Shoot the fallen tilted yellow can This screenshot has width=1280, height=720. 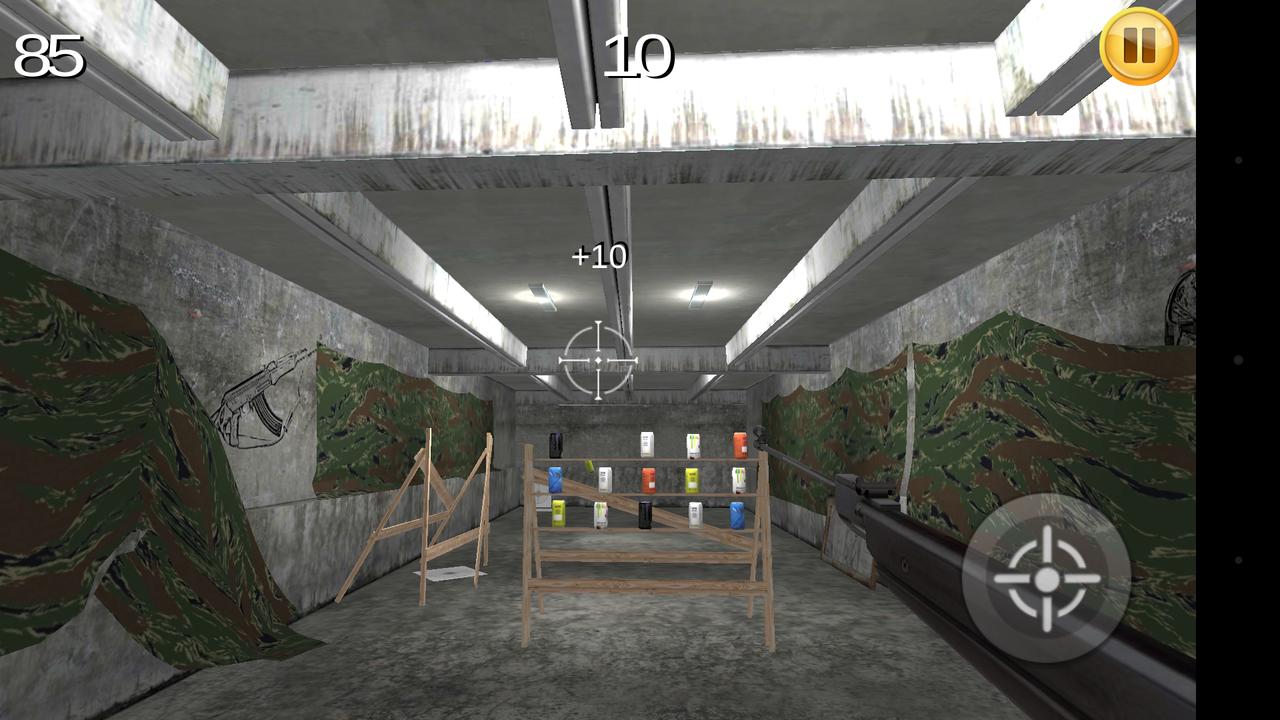point(590,465)
